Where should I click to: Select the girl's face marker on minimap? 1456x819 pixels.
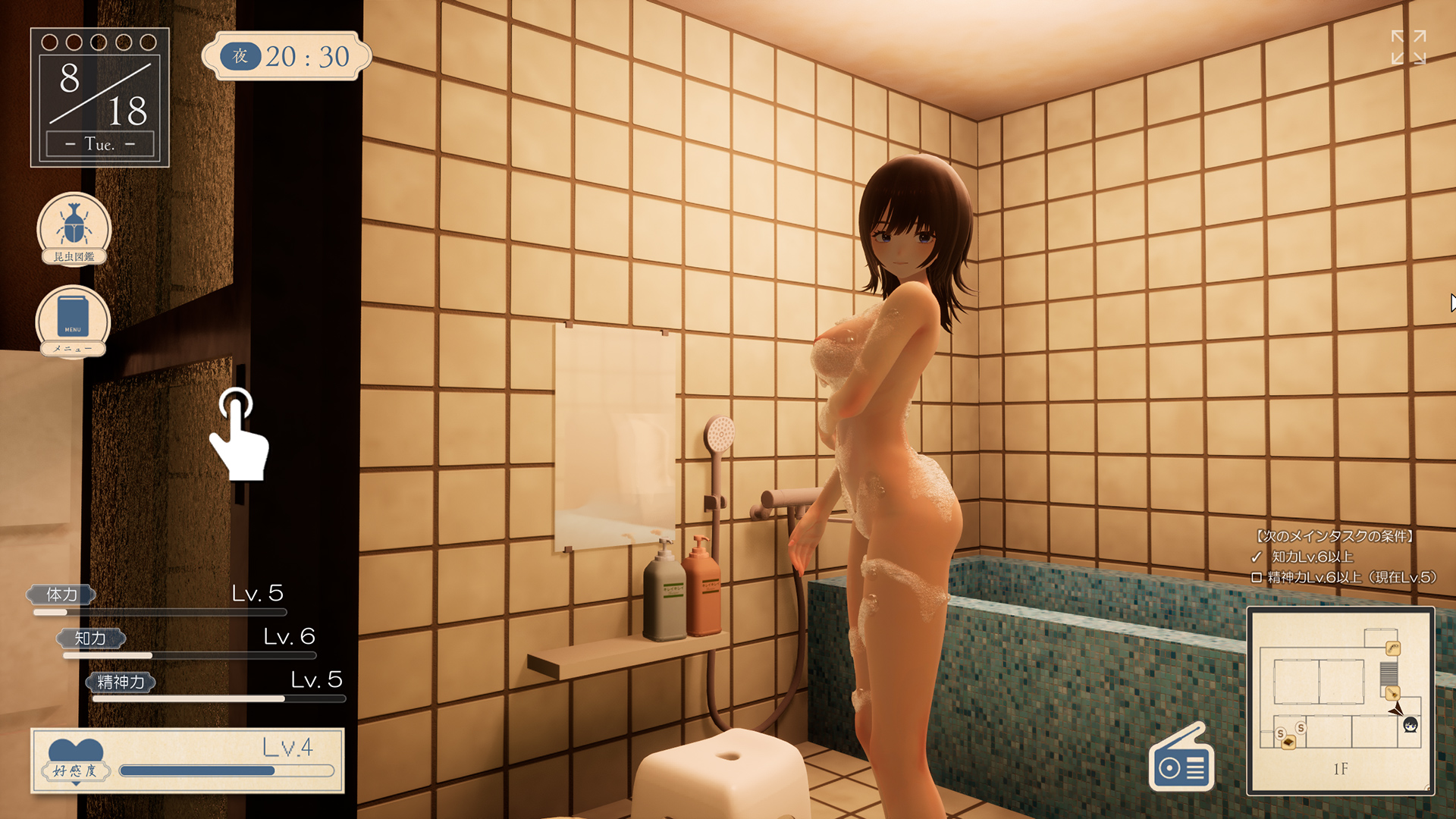1410,725
